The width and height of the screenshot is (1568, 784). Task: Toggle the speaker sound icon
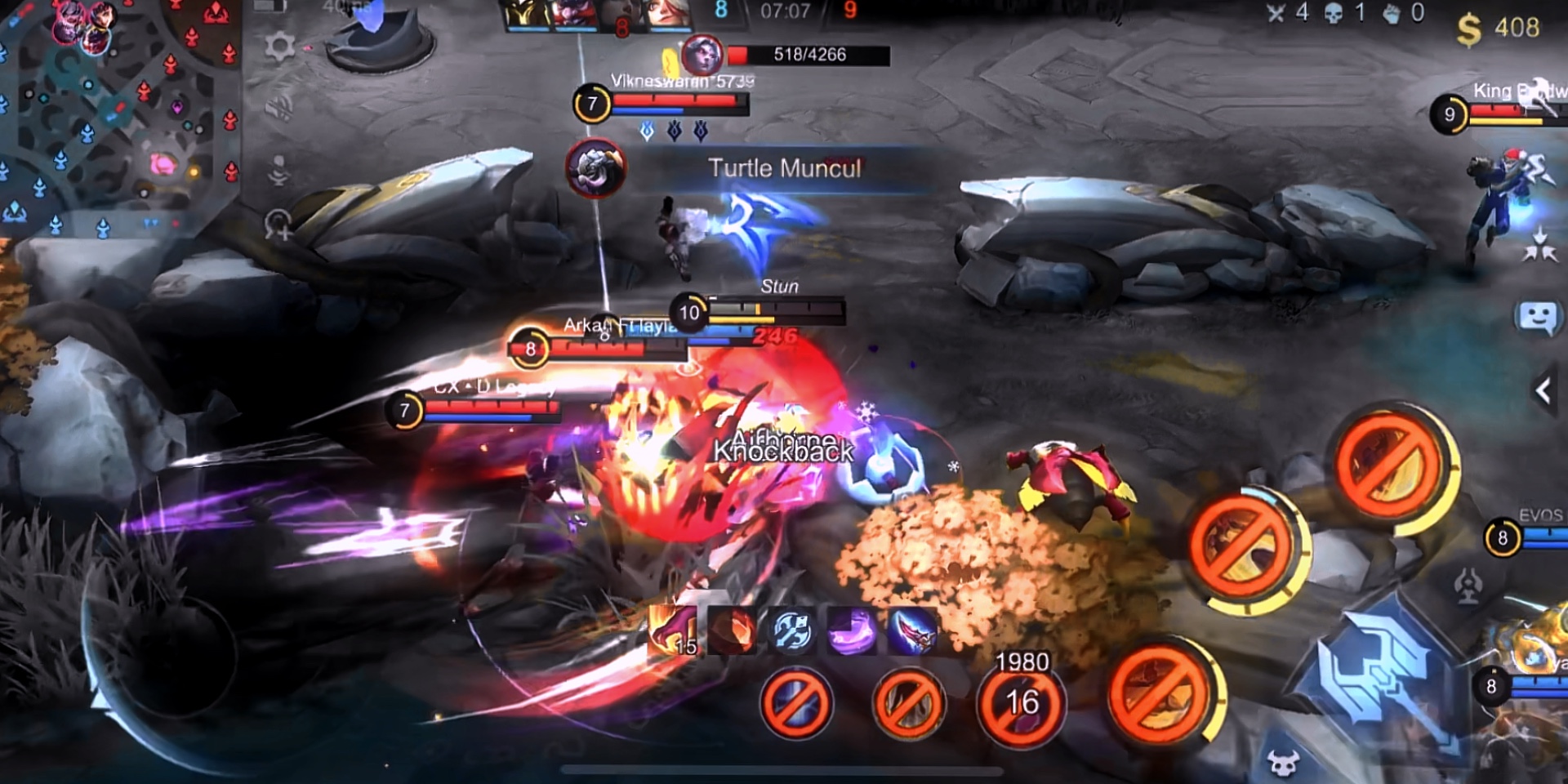pos(279,108)
